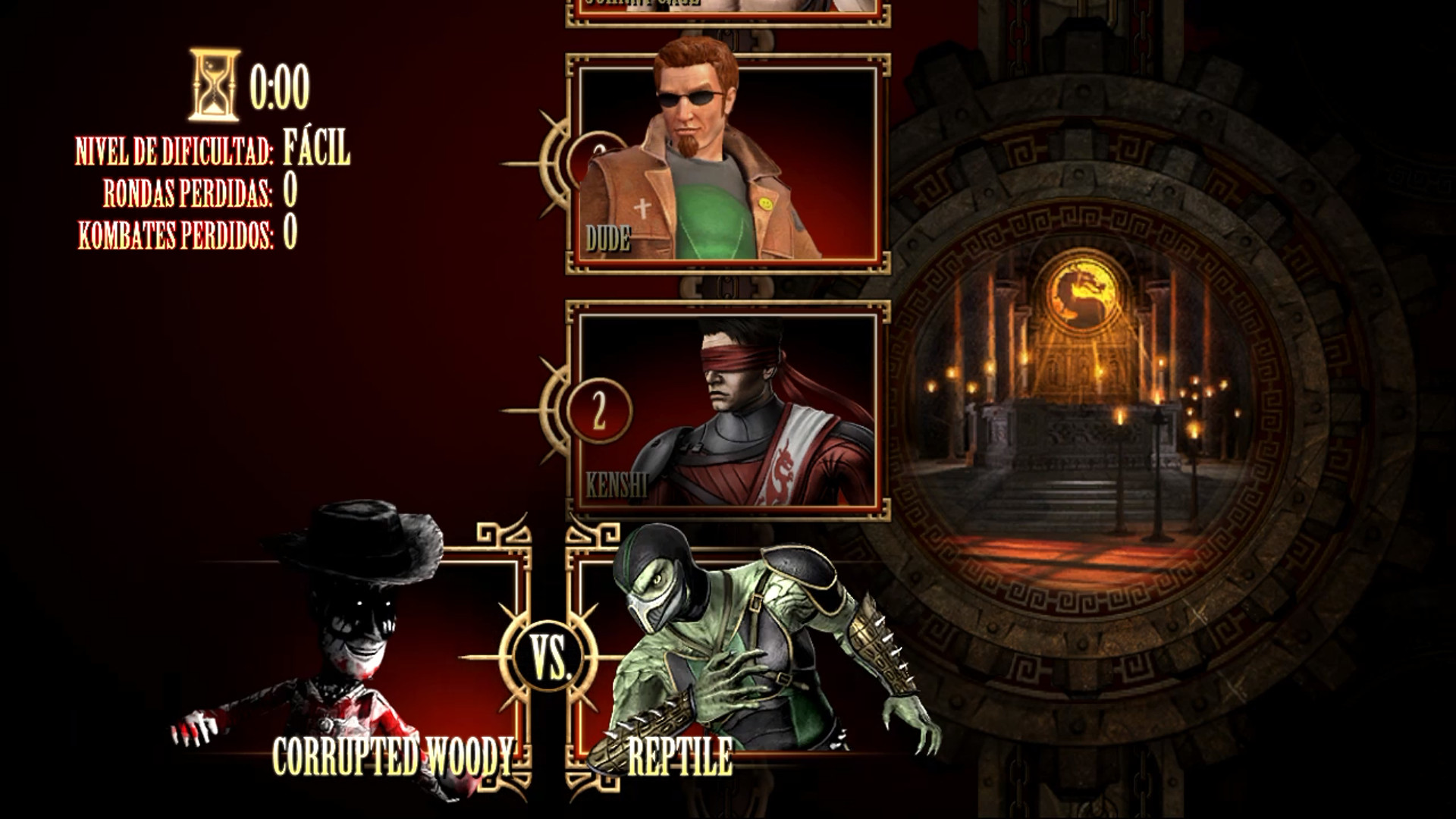Image resolution: width=1456 pixels, height=819 pixels.
Task: Toggle the difficulty setting FÁCIL
Action: pos(316,150)
